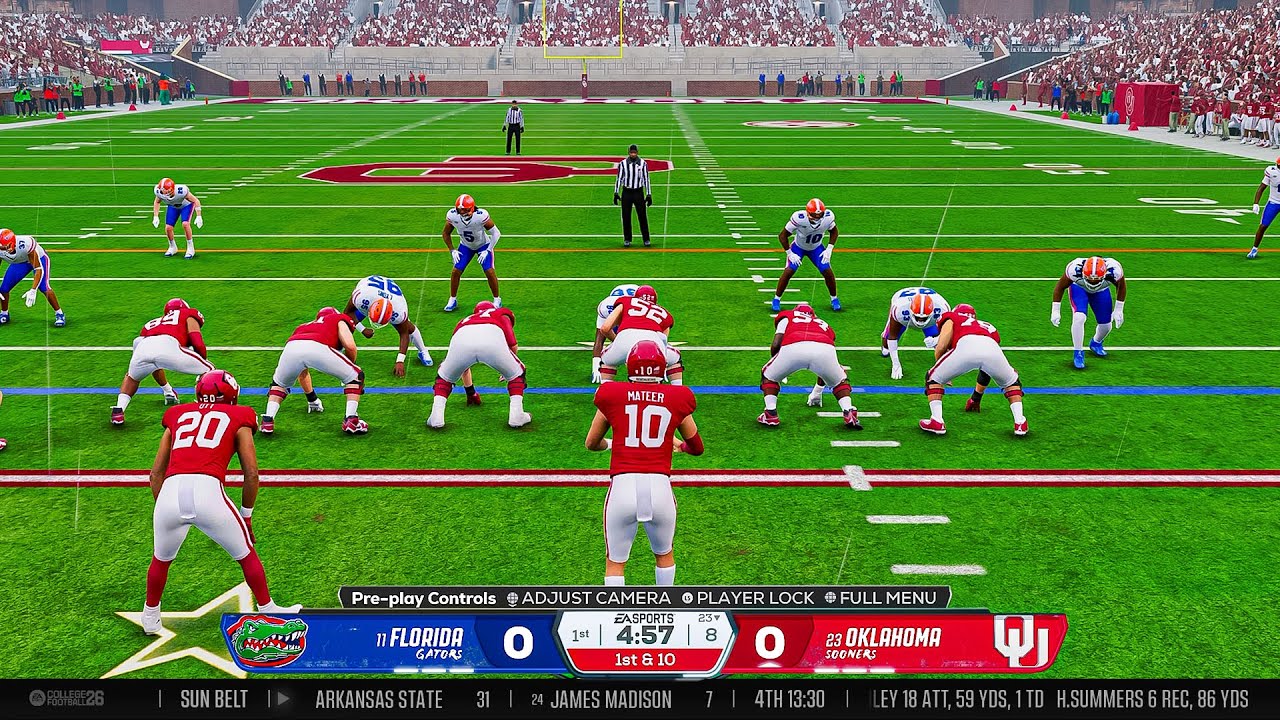Expand the Sun Belt scores section

pyautogui.click(x=212, y=698)
